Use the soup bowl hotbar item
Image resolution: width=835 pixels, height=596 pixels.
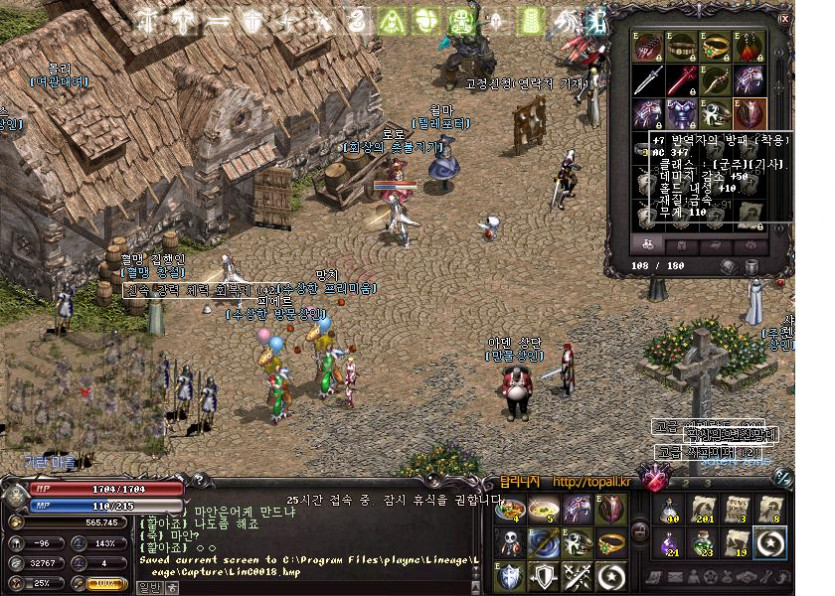pyautogui.click(x=544, y=509)
